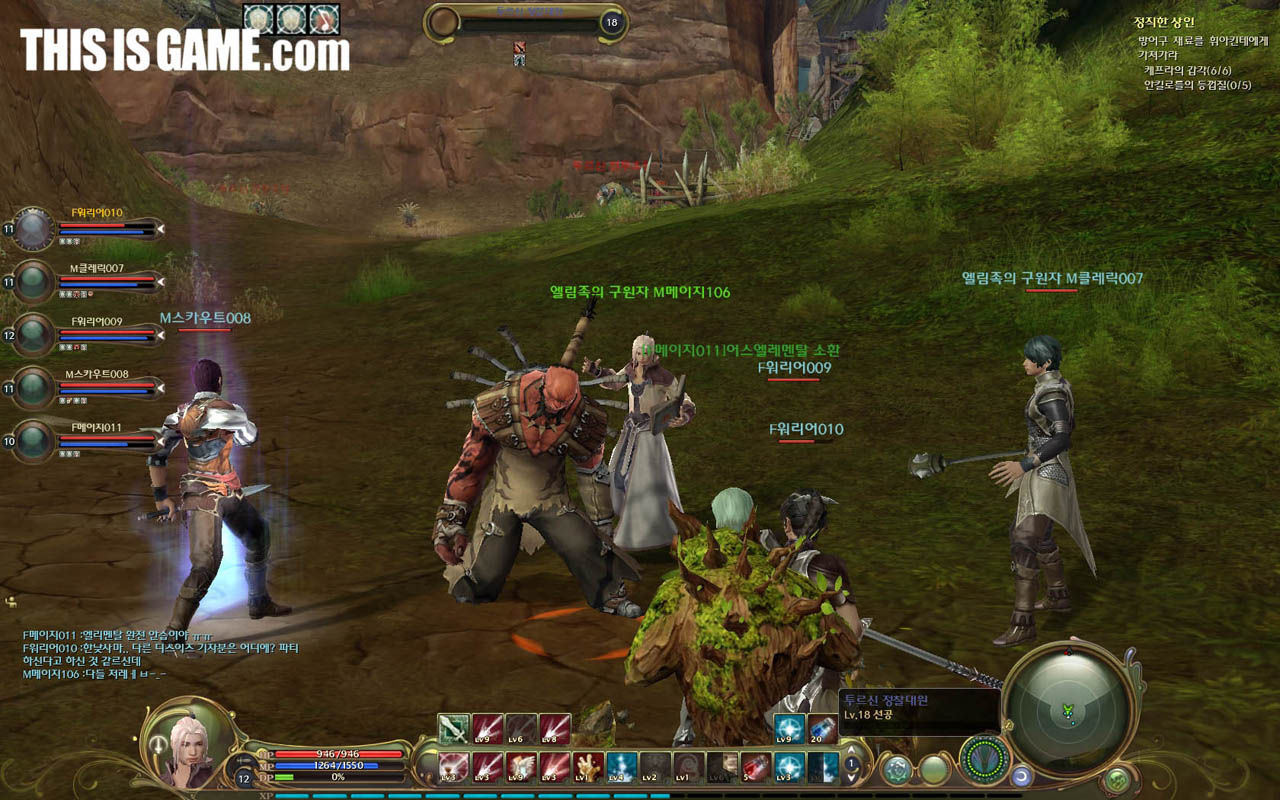Use the winged Lv9 red skill
Image resolution: width=1280 pixels, height=800 pixels.
[521, 767]
